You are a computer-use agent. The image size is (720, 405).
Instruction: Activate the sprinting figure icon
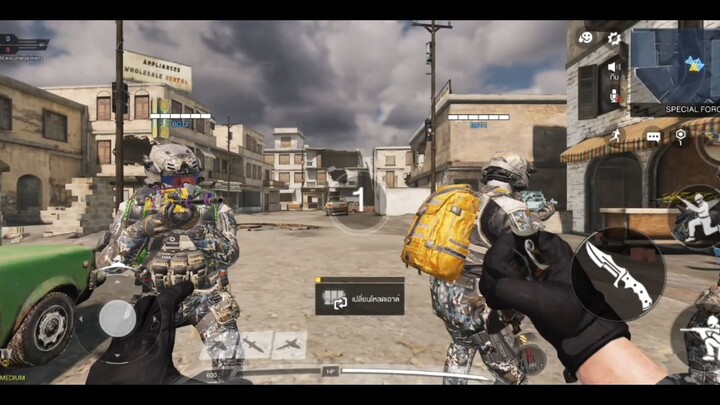click(615, 135)
